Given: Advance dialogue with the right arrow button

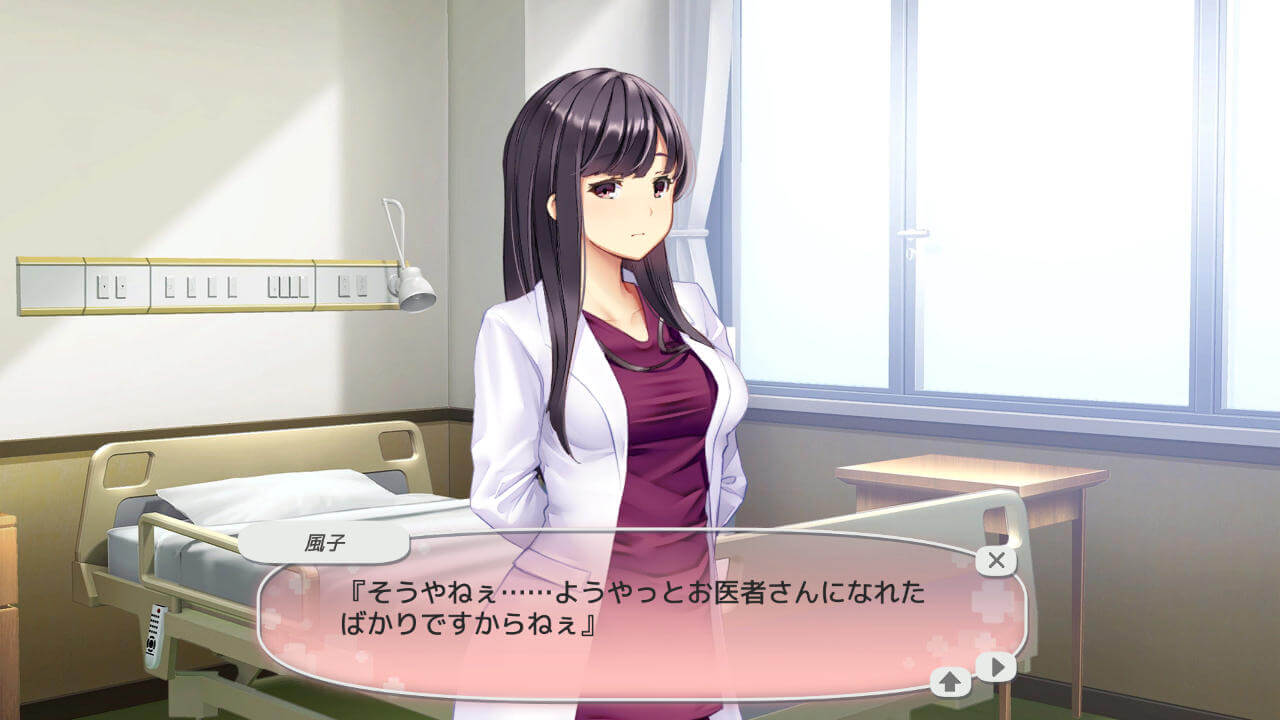Looking at the screenshot, I should (996, 667).
